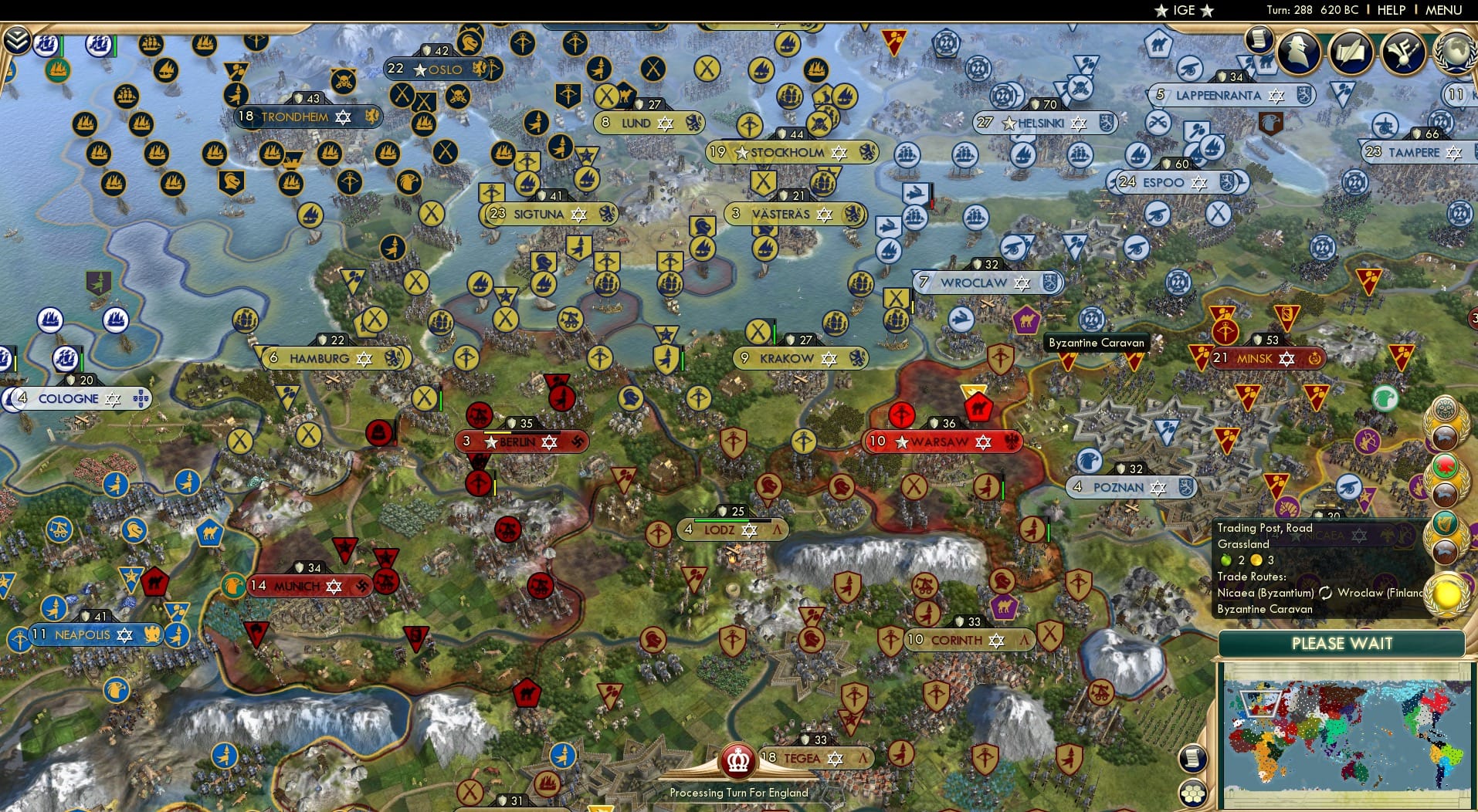Click the scroll icon above the minimap
Viewport: 1478px width, 812px height.
pyautogui.click(x=1193, y=759)
